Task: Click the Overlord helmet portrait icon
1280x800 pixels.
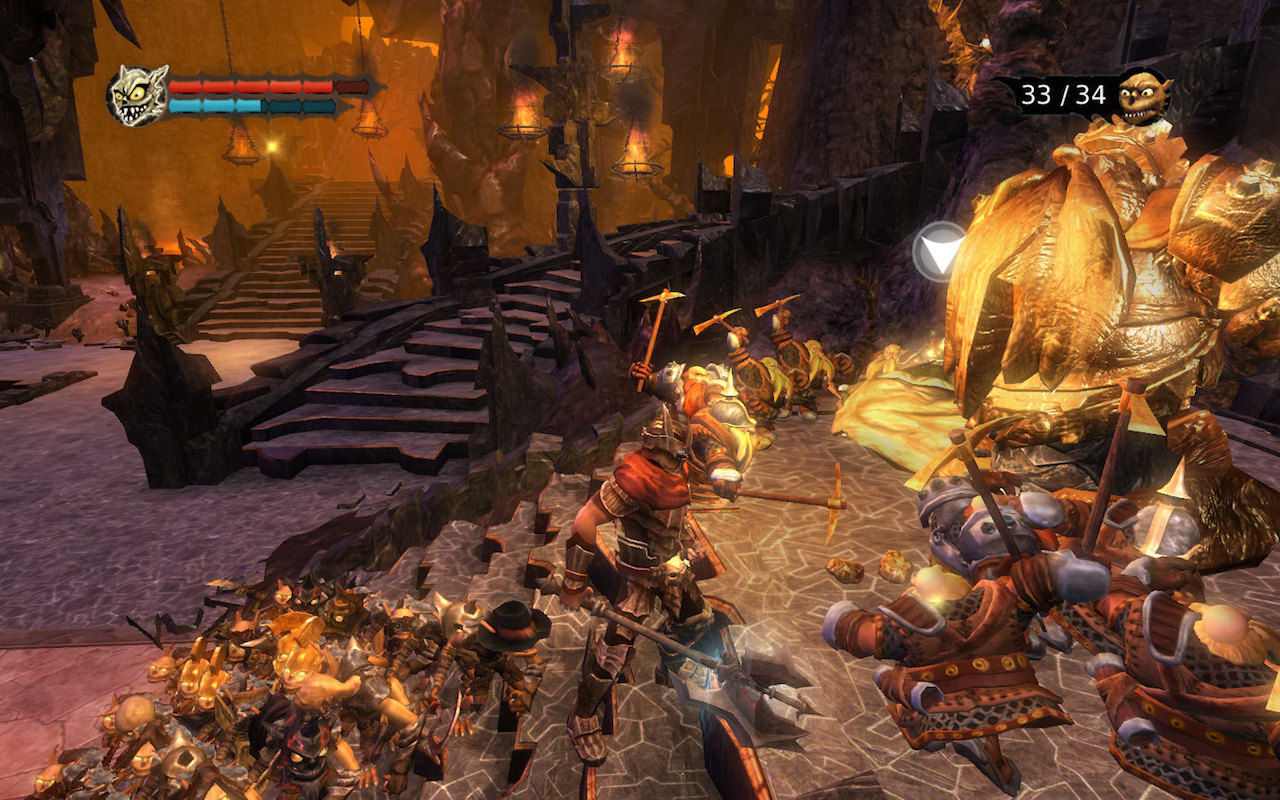Action: [x=138, y=96]
